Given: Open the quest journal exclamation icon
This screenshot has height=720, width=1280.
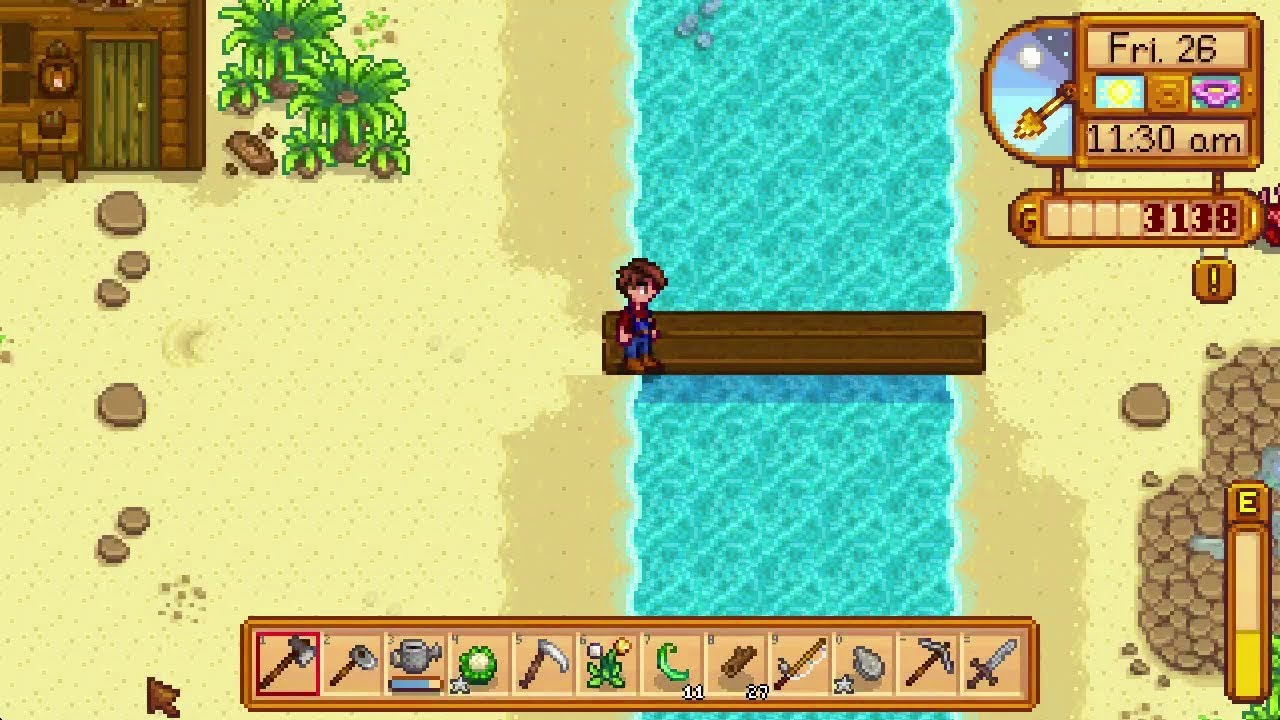Looking at the screenshot, I should click(x=1213, y=280).
